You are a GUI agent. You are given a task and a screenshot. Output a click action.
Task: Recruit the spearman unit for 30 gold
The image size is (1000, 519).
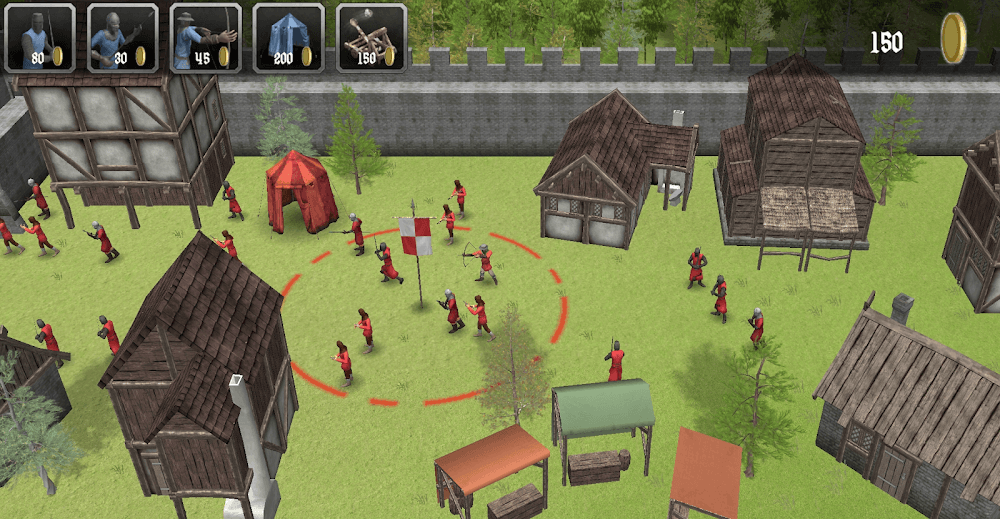[123, 38]
